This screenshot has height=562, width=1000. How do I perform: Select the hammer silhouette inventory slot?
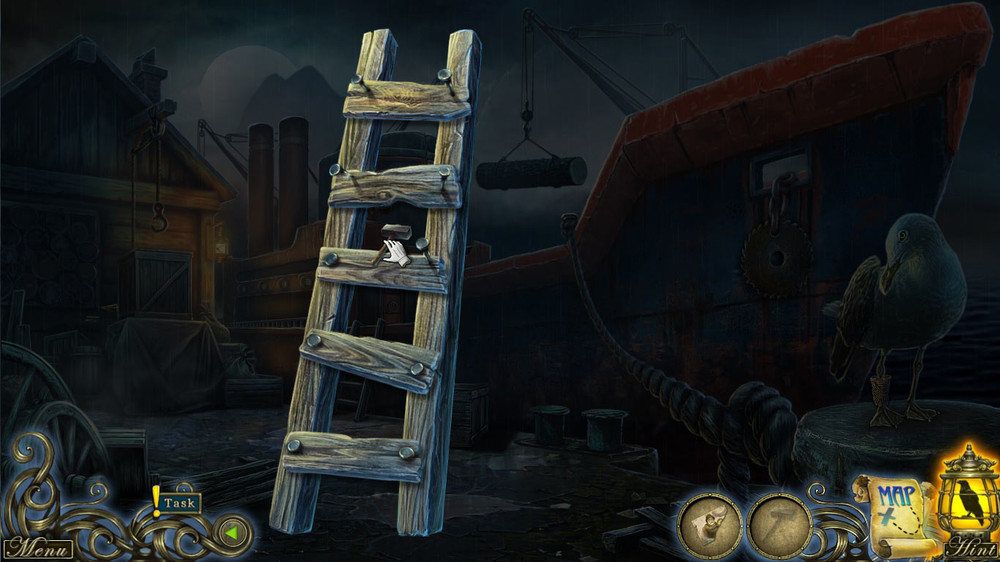pyautogui.click(x=779, y=524)
